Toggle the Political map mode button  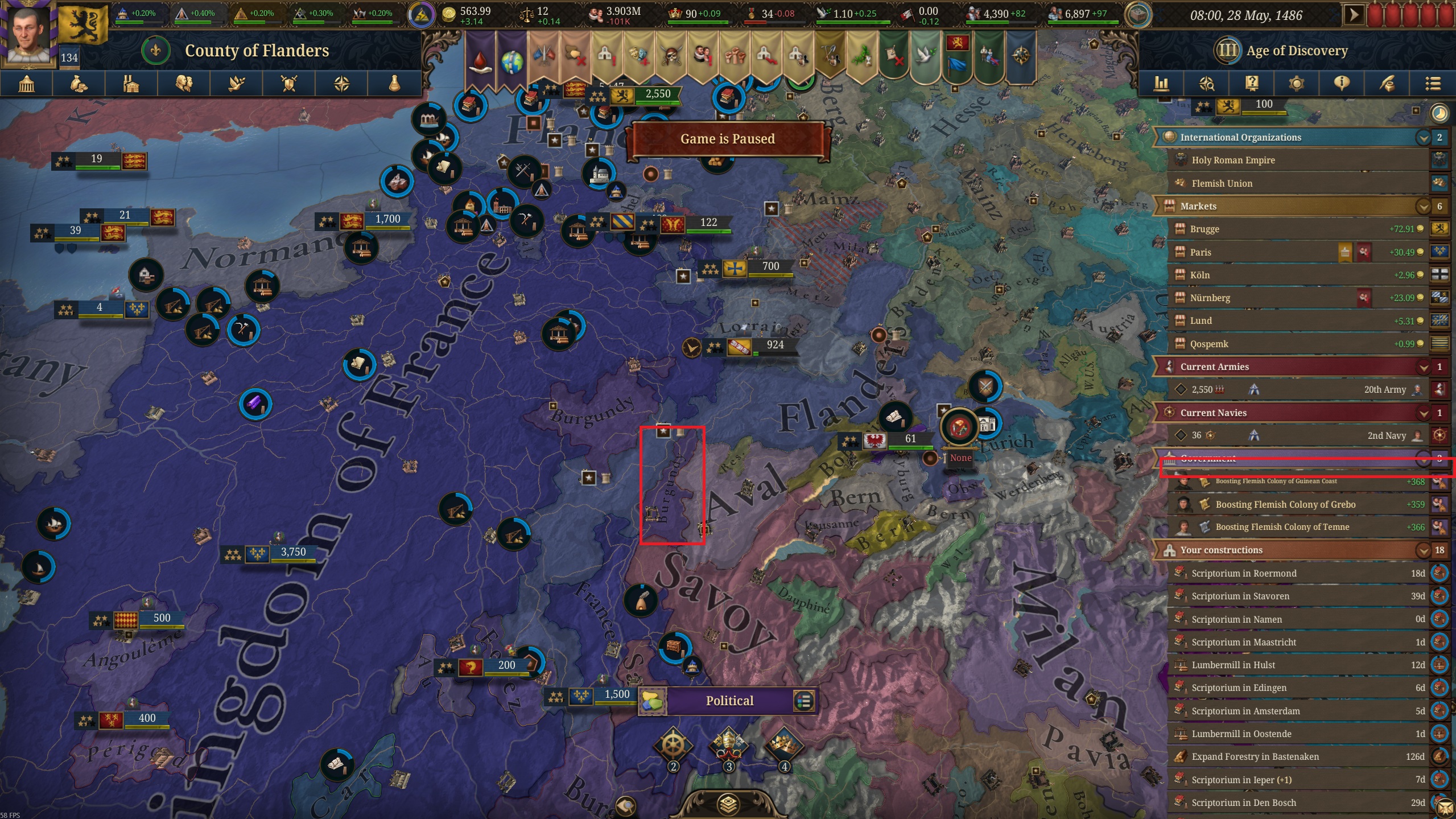click(x=729, y=700)
